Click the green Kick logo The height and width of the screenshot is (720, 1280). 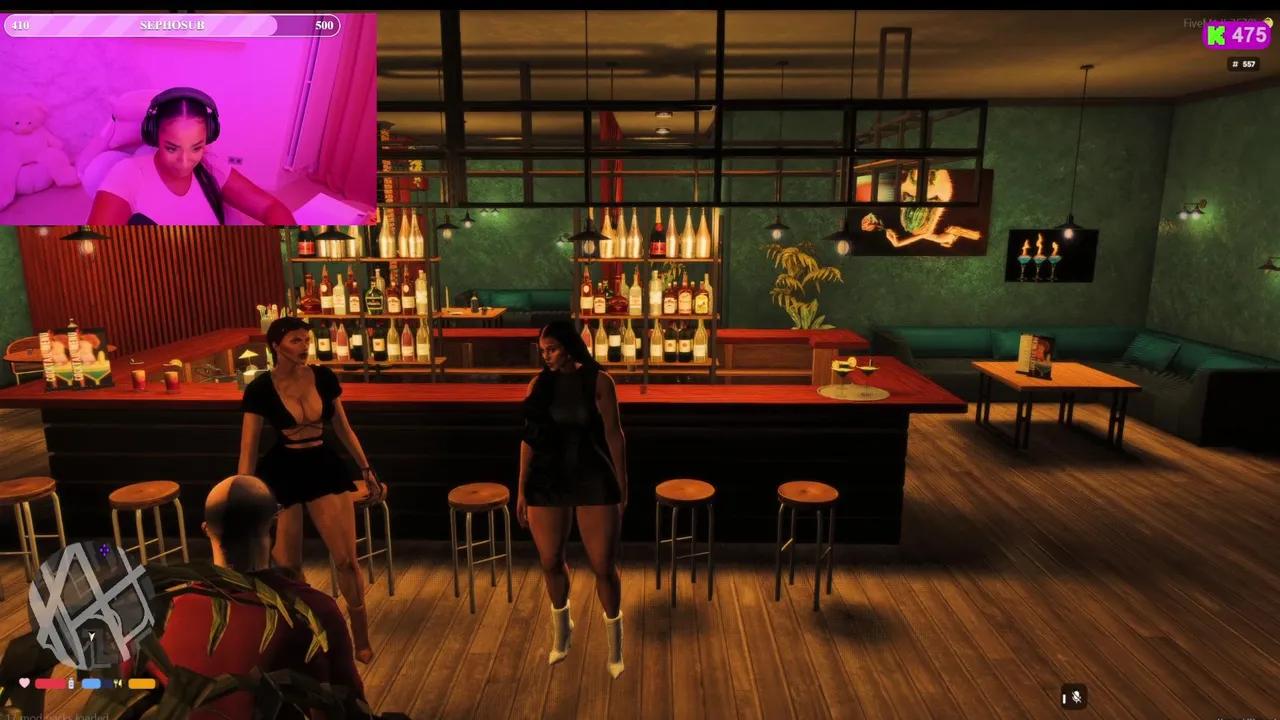point(1215,36)
